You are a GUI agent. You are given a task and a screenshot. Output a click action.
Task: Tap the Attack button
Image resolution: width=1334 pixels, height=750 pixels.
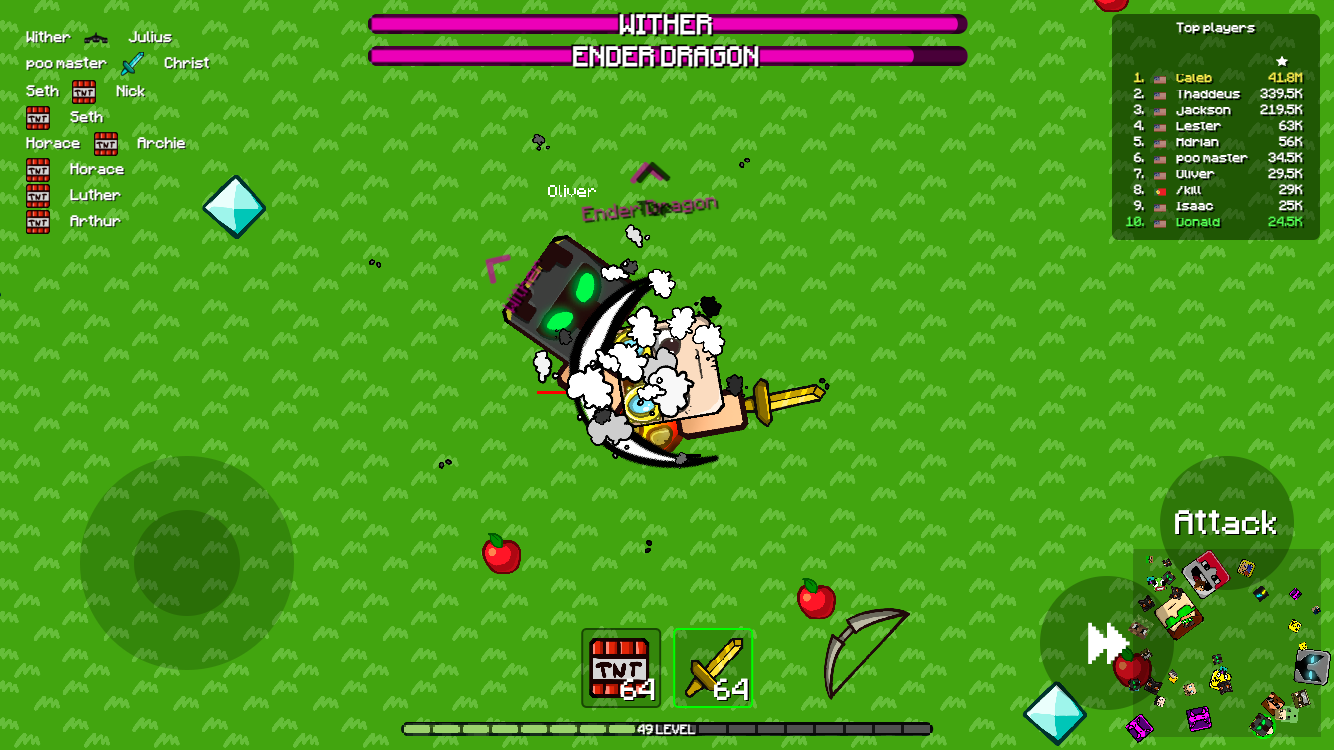pos(1225,522)
